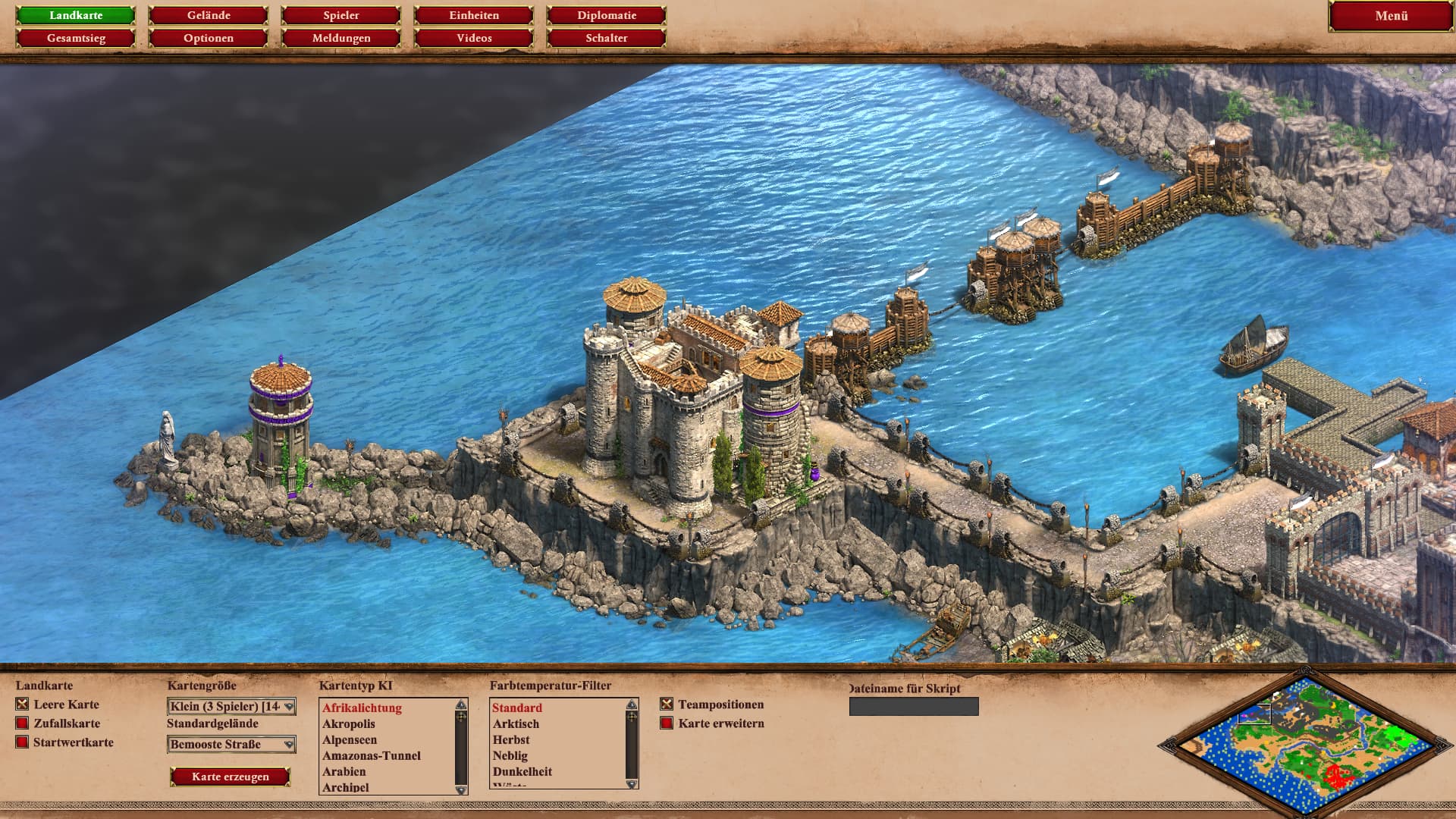Click the Karte erzeugen button
Screen dimensions: 1456x819
[x=230, y=777]
